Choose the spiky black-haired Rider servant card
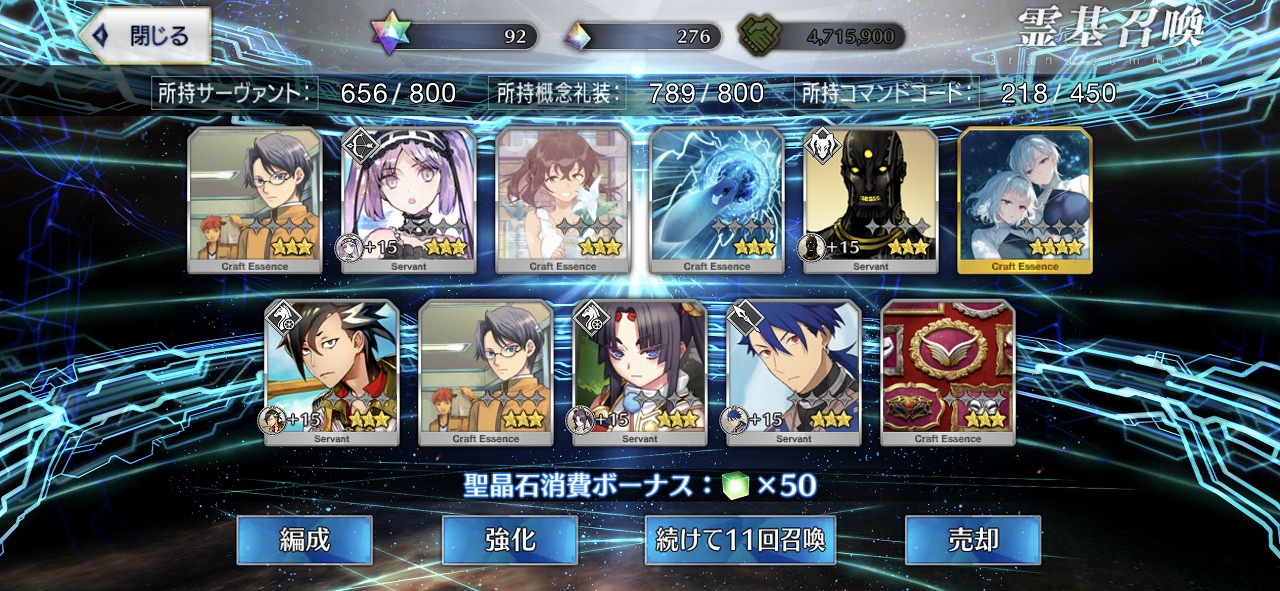 coord(331,372)
